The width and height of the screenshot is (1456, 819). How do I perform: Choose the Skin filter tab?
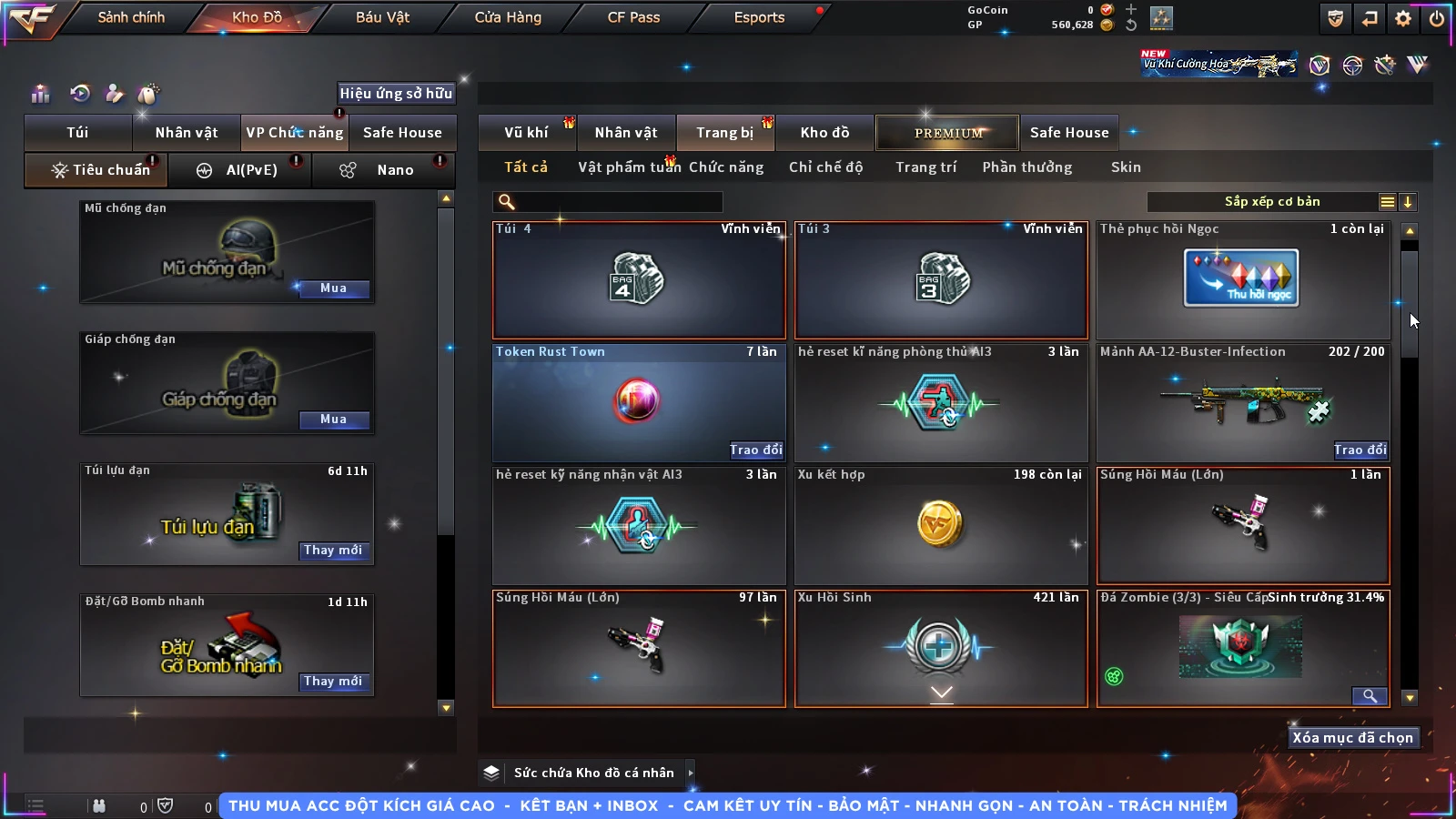[1126, 167]
